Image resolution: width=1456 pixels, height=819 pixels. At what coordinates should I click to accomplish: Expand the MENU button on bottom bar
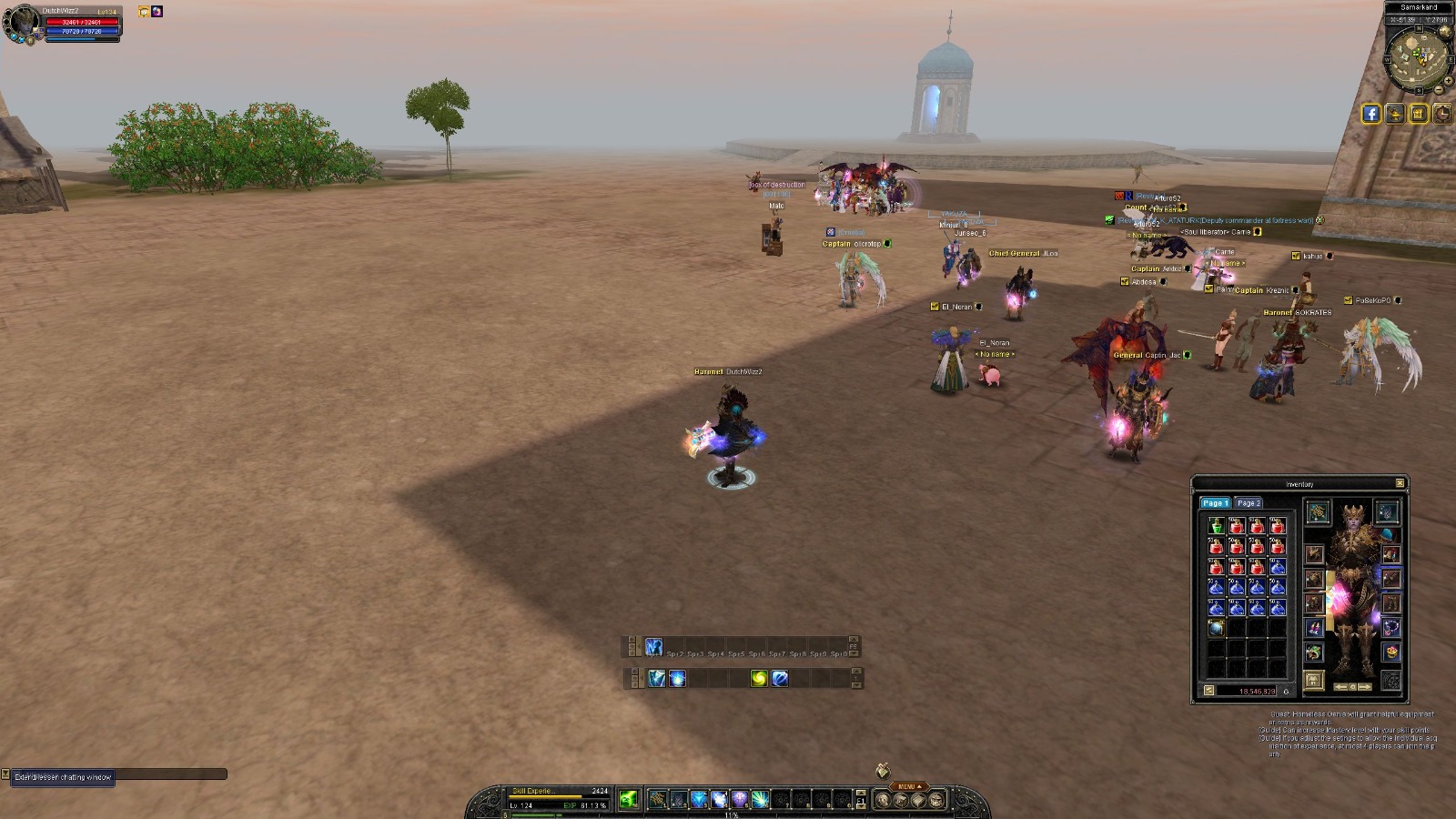tap(908, 786)
